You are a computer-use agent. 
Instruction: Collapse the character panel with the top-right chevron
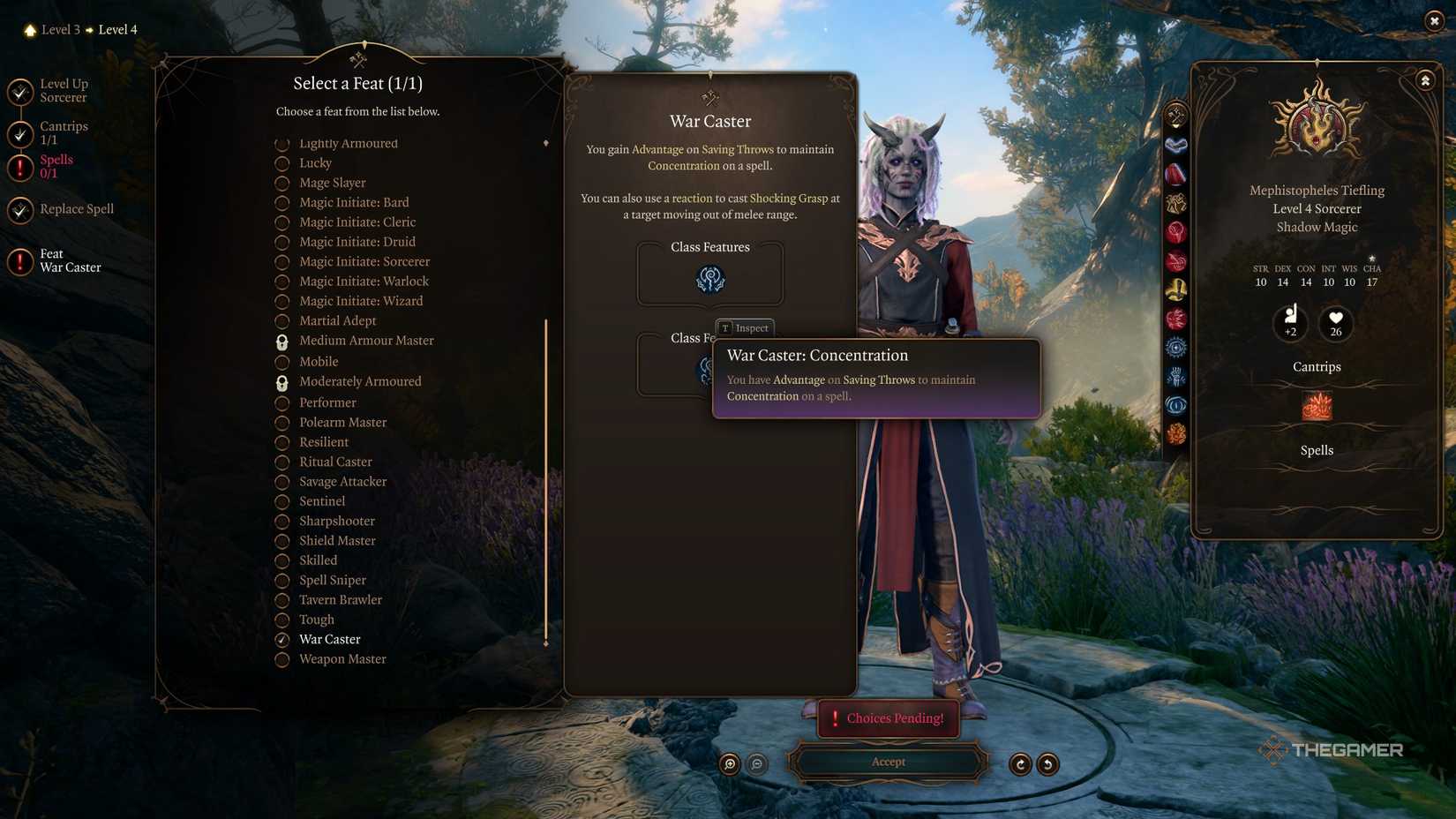point(1426,79)
